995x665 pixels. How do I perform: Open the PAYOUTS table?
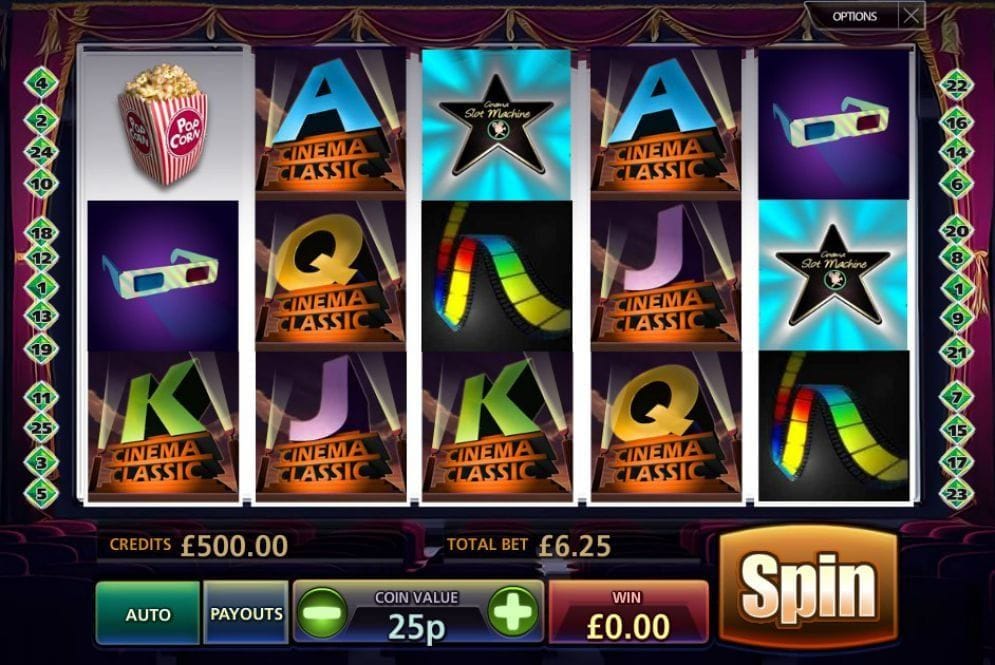(x=246, y=613)
